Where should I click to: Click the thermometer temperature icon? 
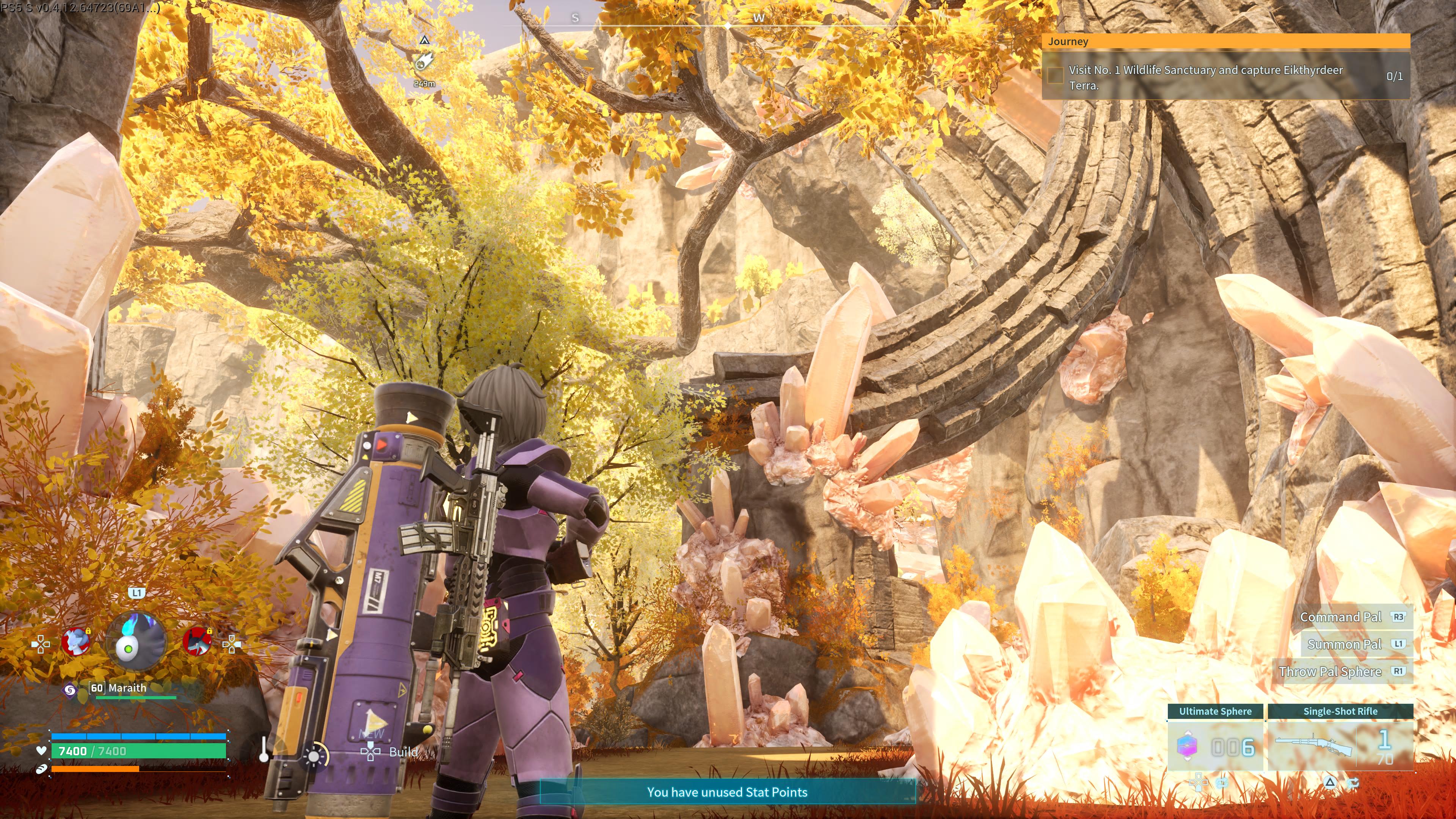[x=264, y=750]
